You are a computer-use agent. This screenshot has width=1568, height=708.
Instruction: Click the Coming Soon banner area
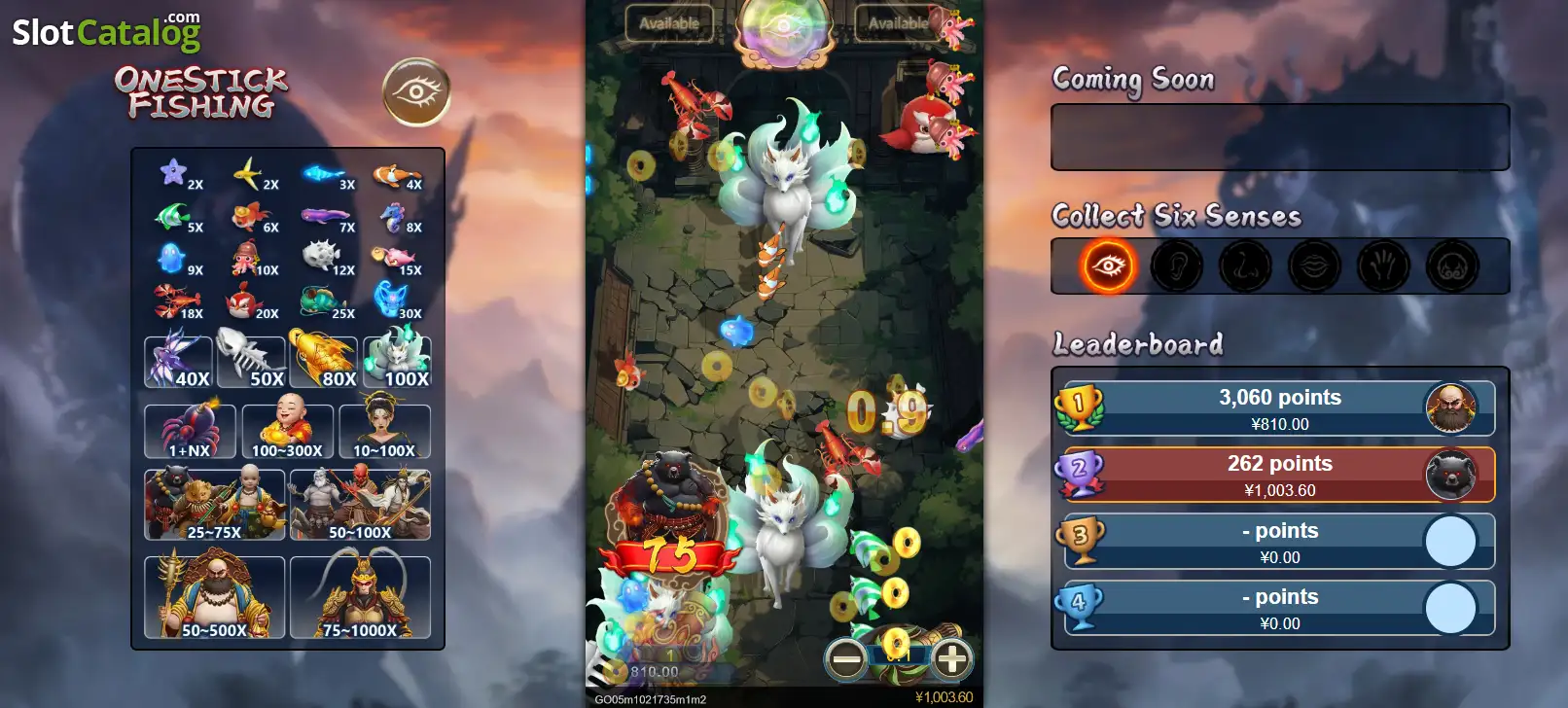(x=1279, y=135)
